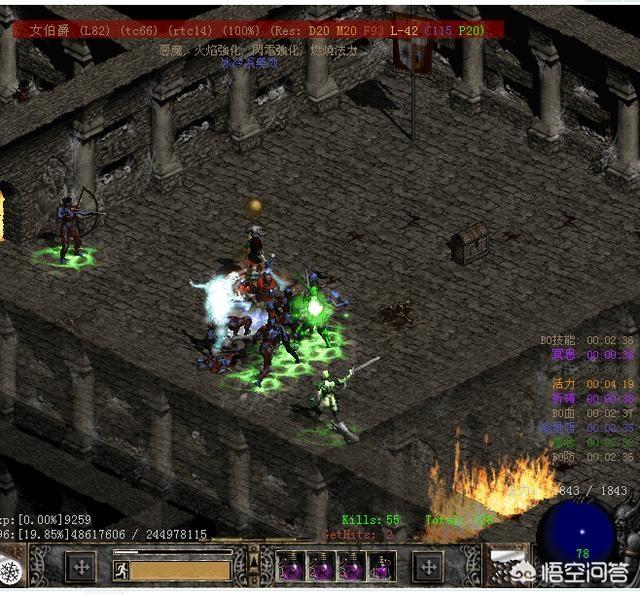The height and width of the screenshot is (595, 640).
Task: Use the smaller rejuvenation potion in the belt
Action: point(381,568)
